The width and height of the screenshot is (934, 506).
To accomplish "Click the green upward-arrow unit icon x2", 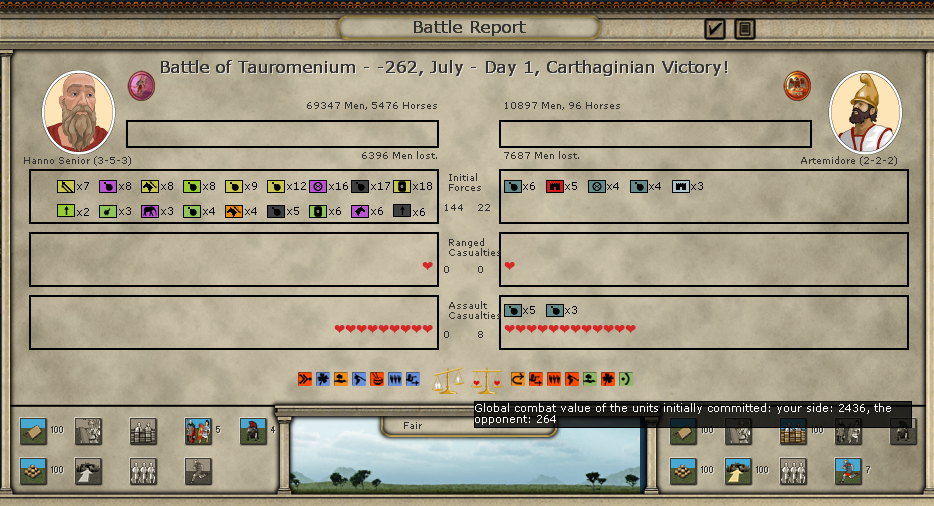I will coord(66,211).
